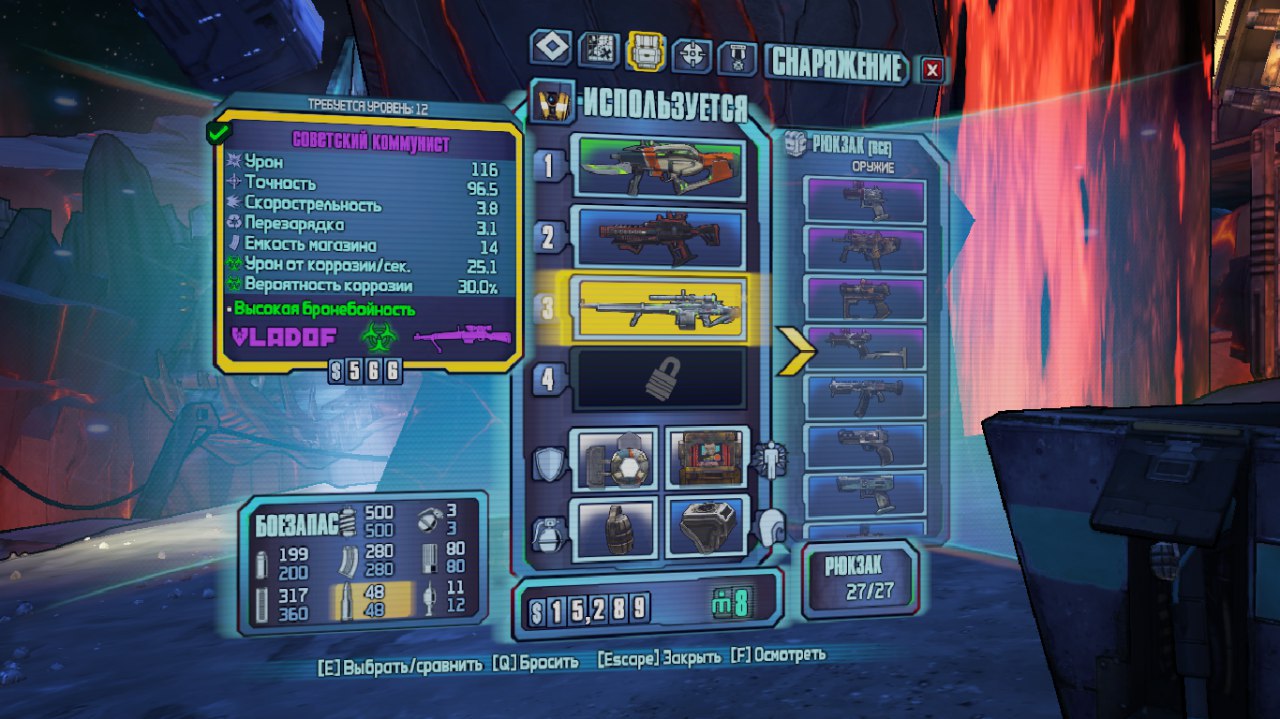Image resolution: width=1280 pixels, height=719 pixels.
Task: Close the equipment screen with the red X
Action: point(932,69)
